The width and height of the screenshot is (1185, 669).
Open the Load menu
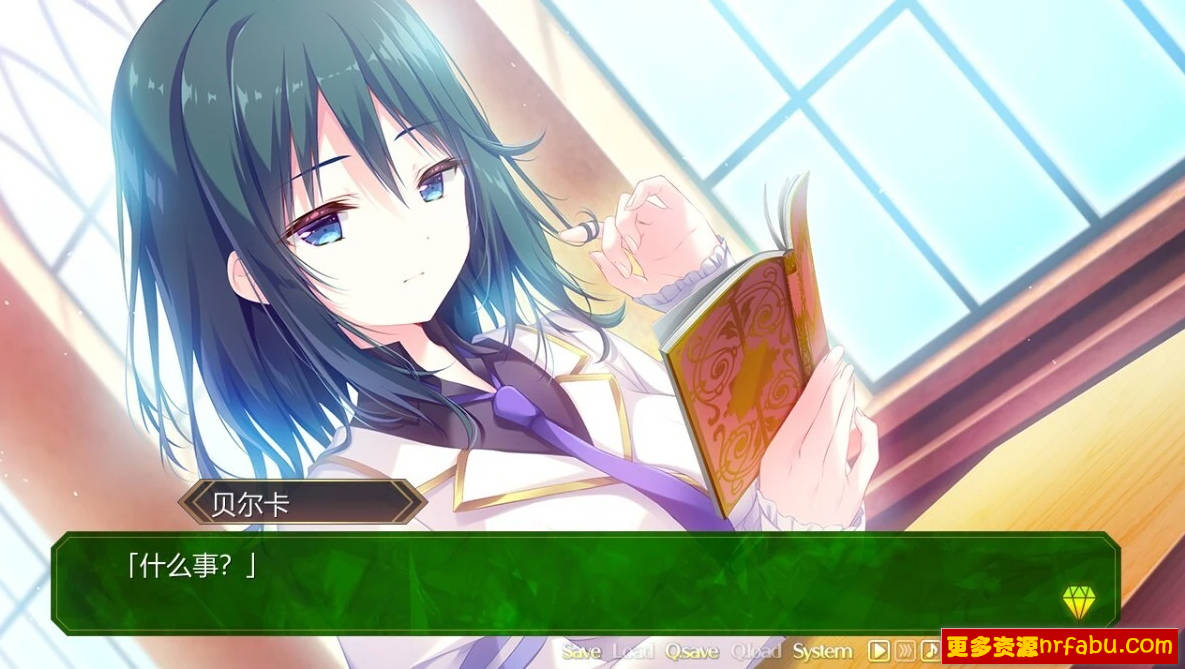[x=632, y=652]
